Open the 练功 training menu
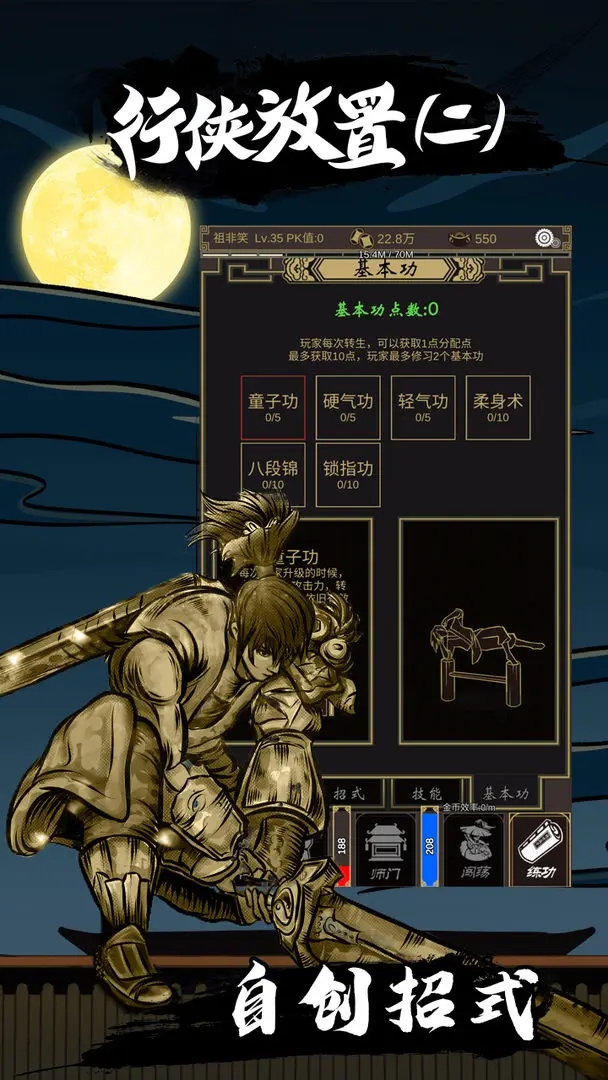This screenshot has width=608, height=1080. (x=540, y=849)
